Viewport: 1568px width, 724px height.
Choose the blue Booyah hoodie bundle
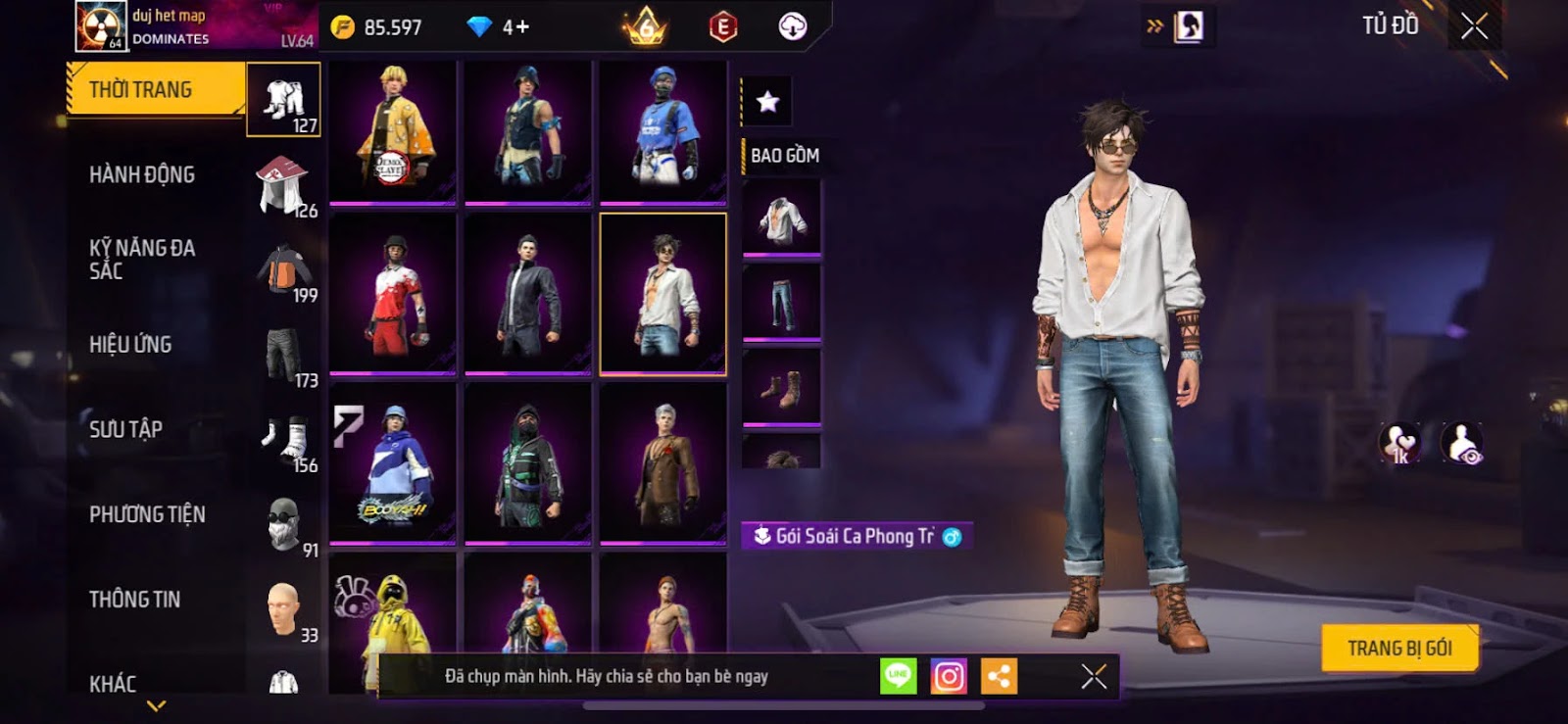point(392,462)
